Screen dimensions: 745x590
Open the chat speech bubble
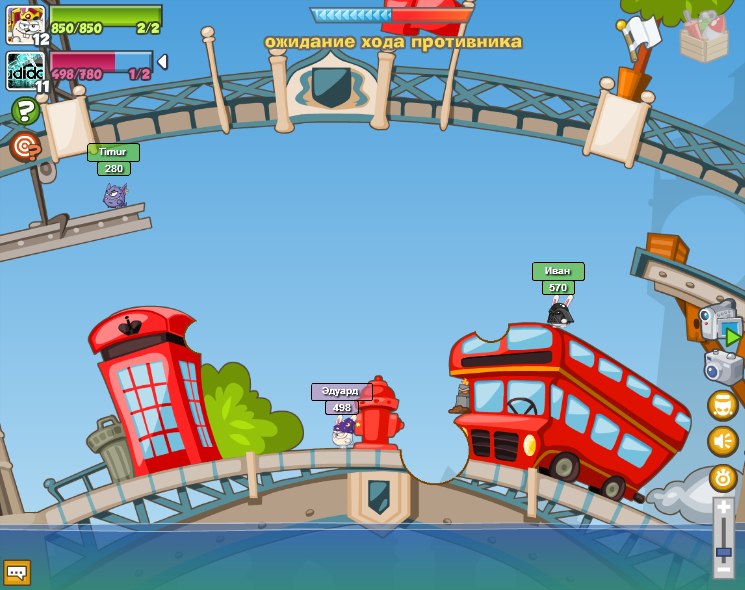pos(17,572)
